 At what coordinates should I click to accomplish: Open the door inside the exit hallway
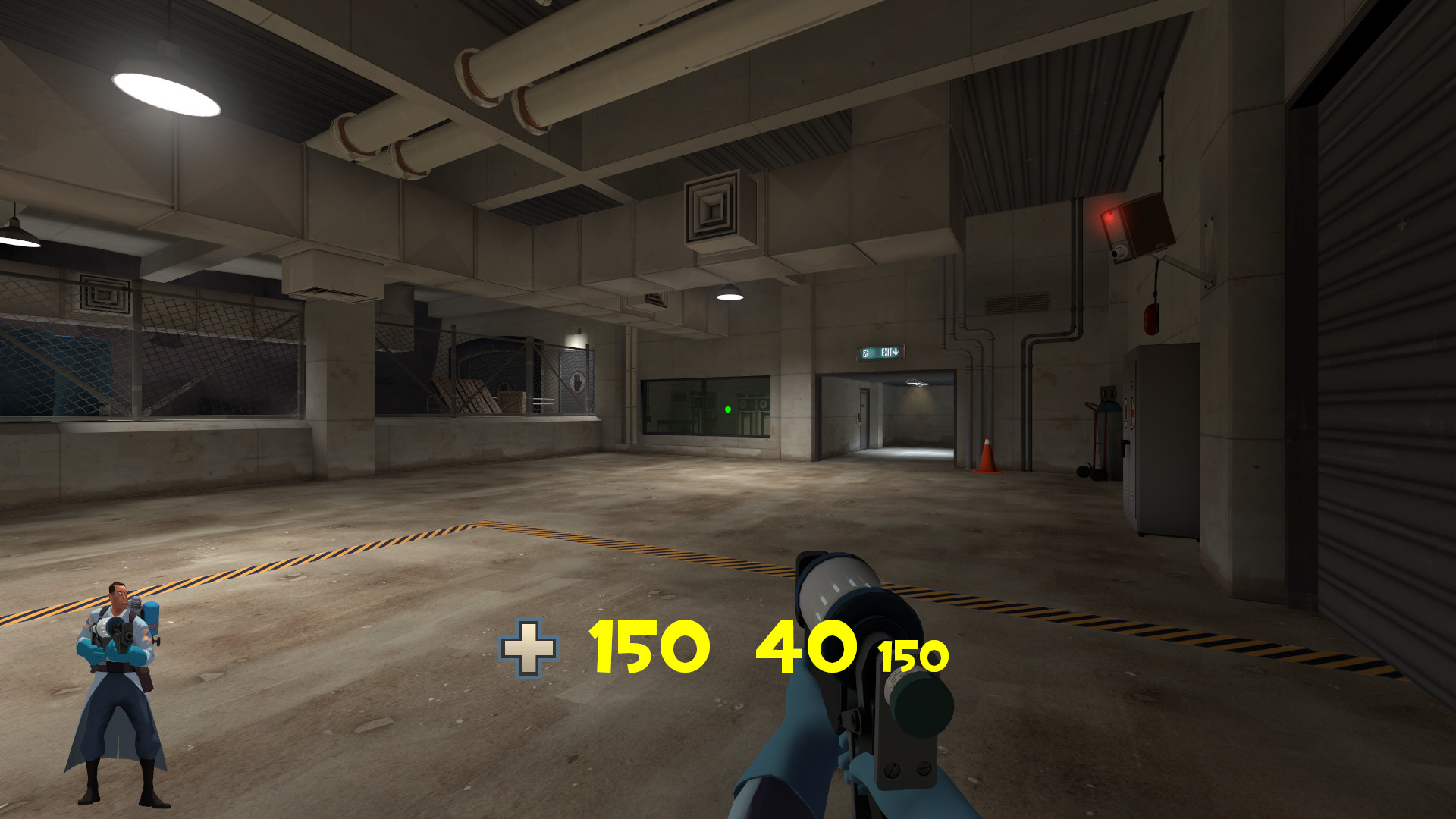coord(864,417)
